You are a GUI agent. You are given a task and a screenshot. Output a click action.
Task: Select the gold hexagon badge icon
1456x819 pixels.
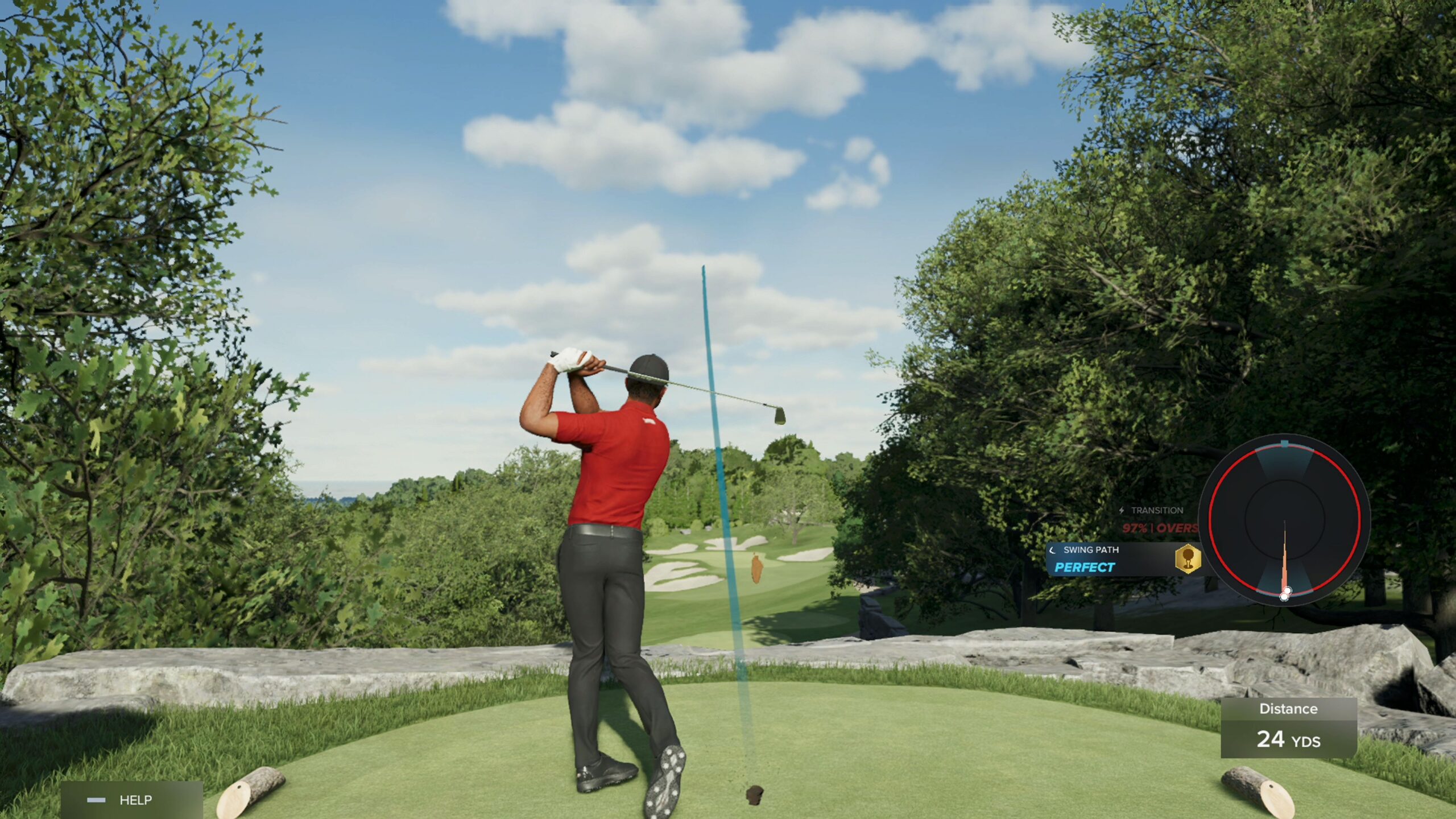pos(1188,559)
